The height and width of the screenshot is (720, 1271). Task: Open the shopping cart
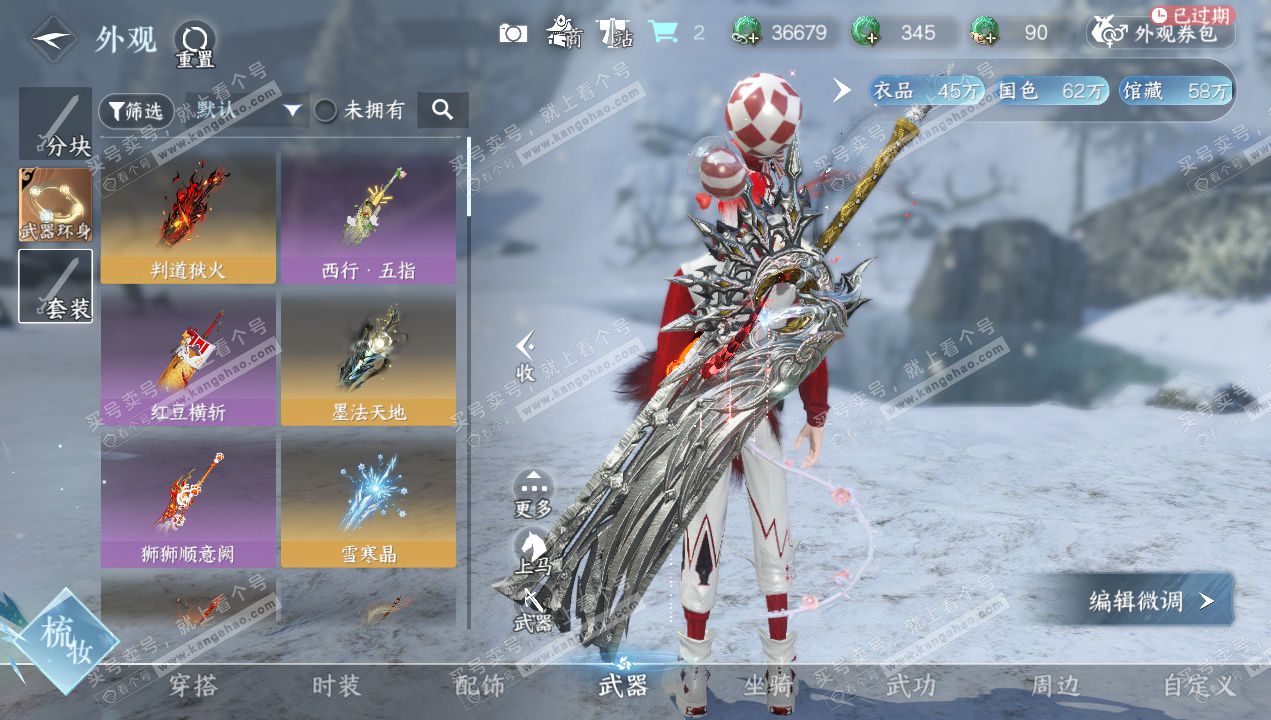(662, 33)
